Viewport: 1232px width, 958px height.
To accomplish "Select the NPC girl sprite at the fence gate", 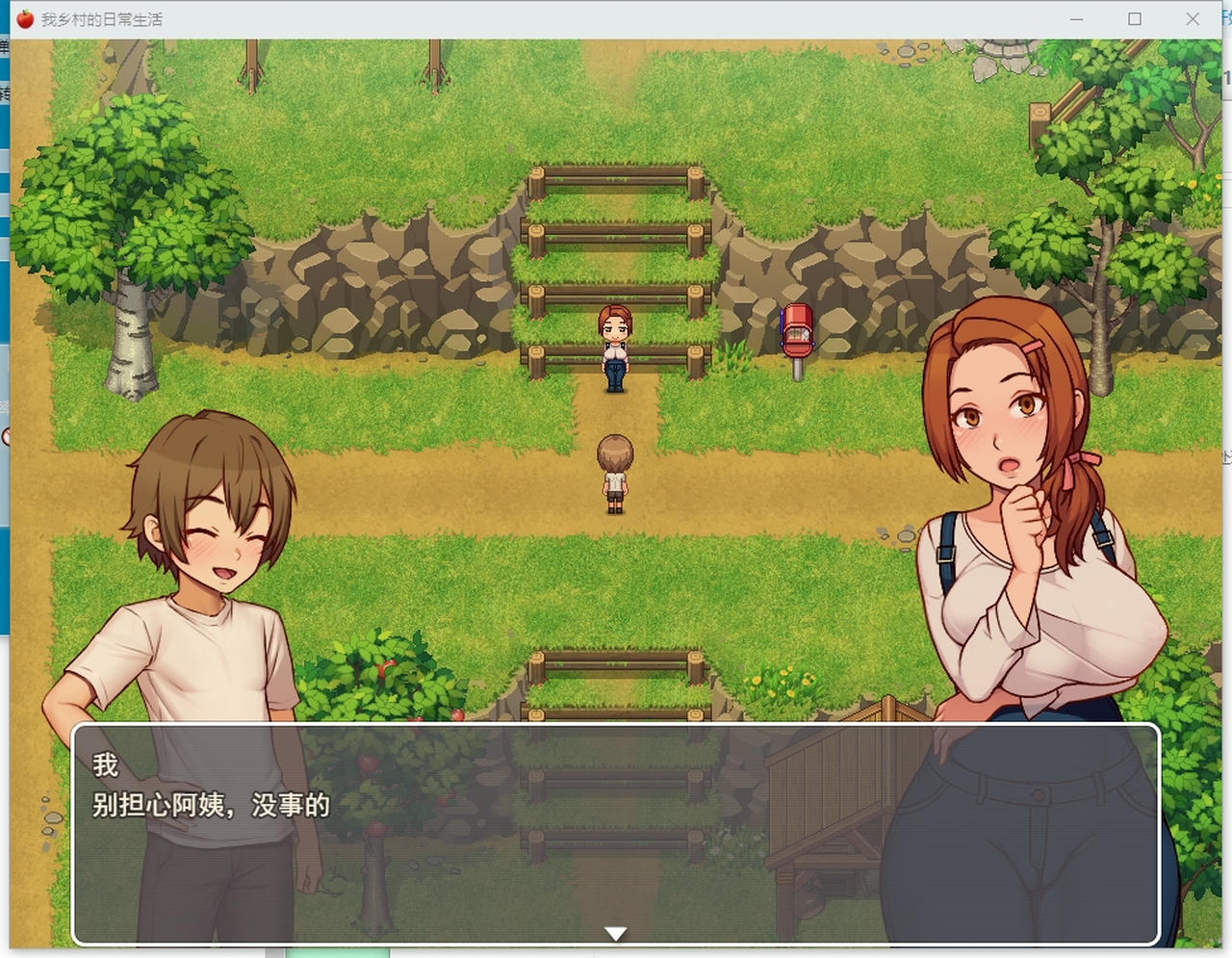I will pos(616,351).
